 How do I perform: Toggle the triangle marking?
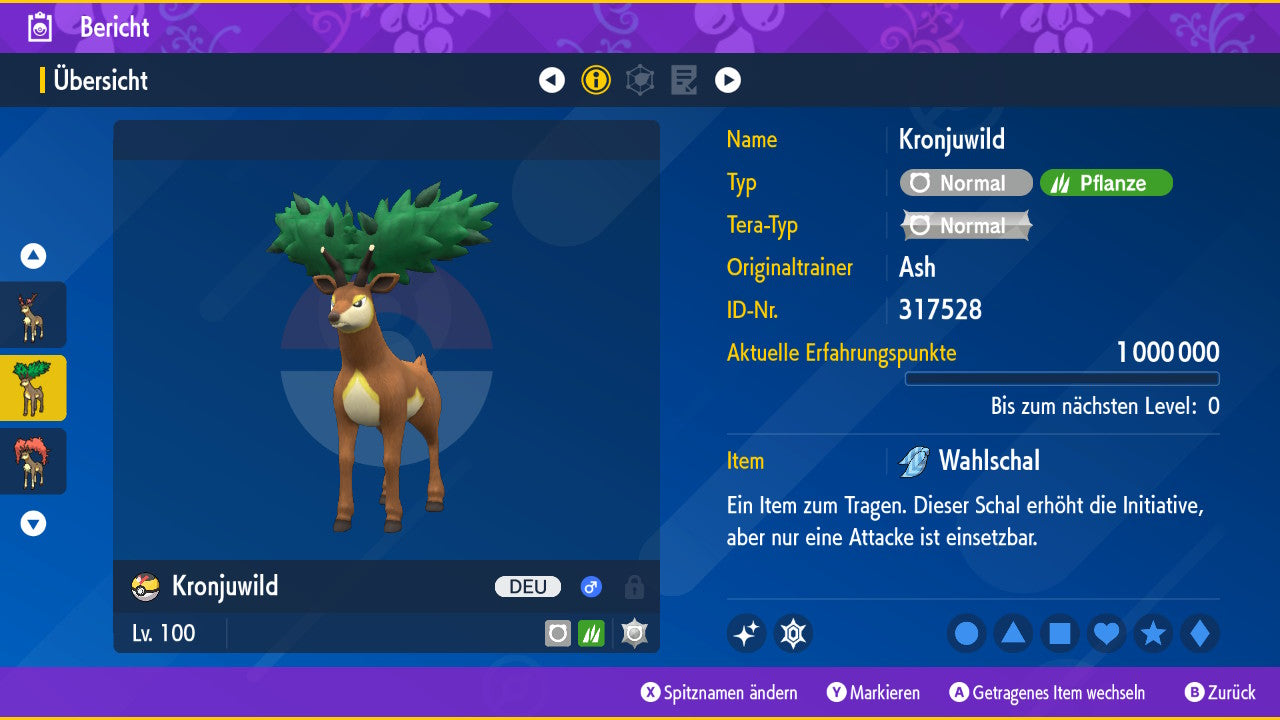click(1013, 634)
